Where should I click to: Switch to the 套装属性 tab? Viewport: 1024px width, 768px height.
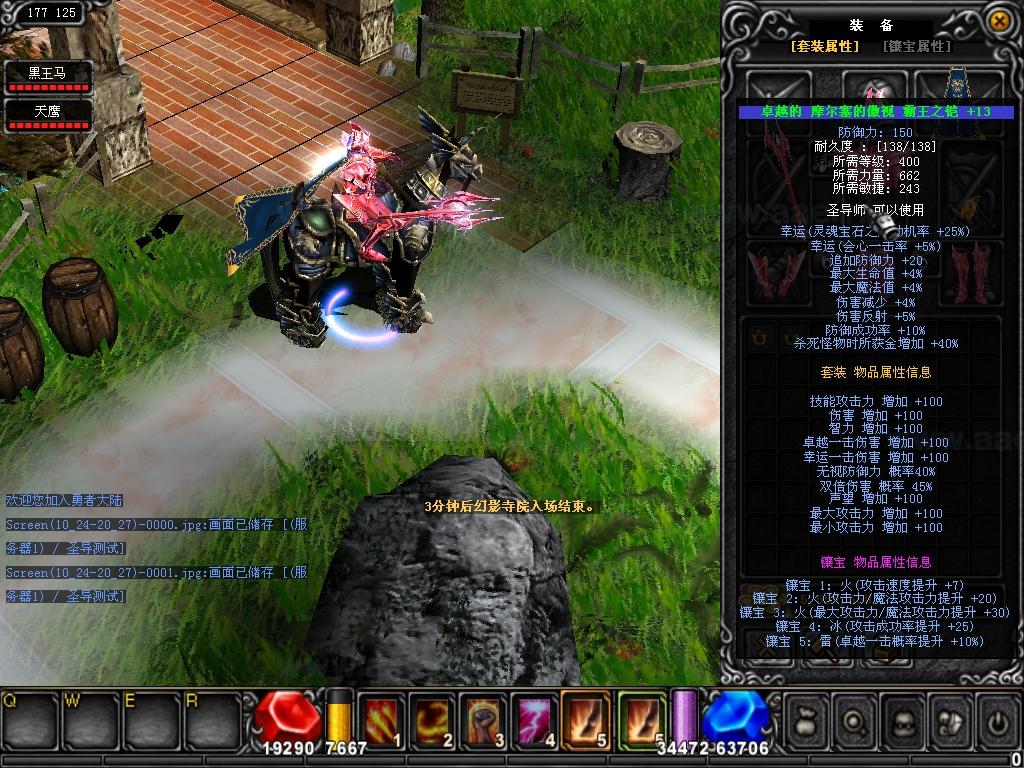(825, 46)
